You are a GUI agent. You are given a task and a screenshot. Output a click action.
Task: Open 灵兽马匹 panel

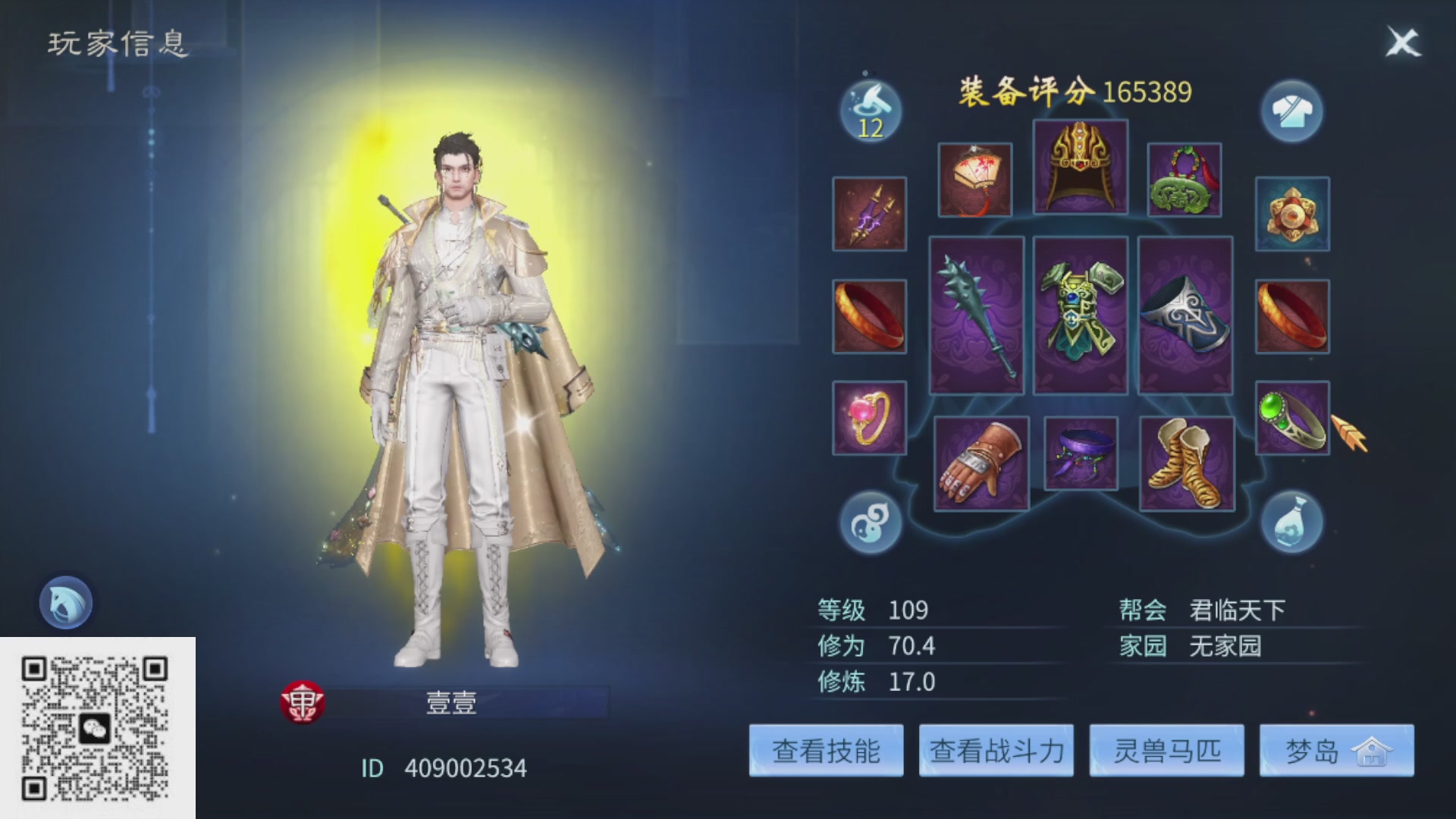(1166, 751)
